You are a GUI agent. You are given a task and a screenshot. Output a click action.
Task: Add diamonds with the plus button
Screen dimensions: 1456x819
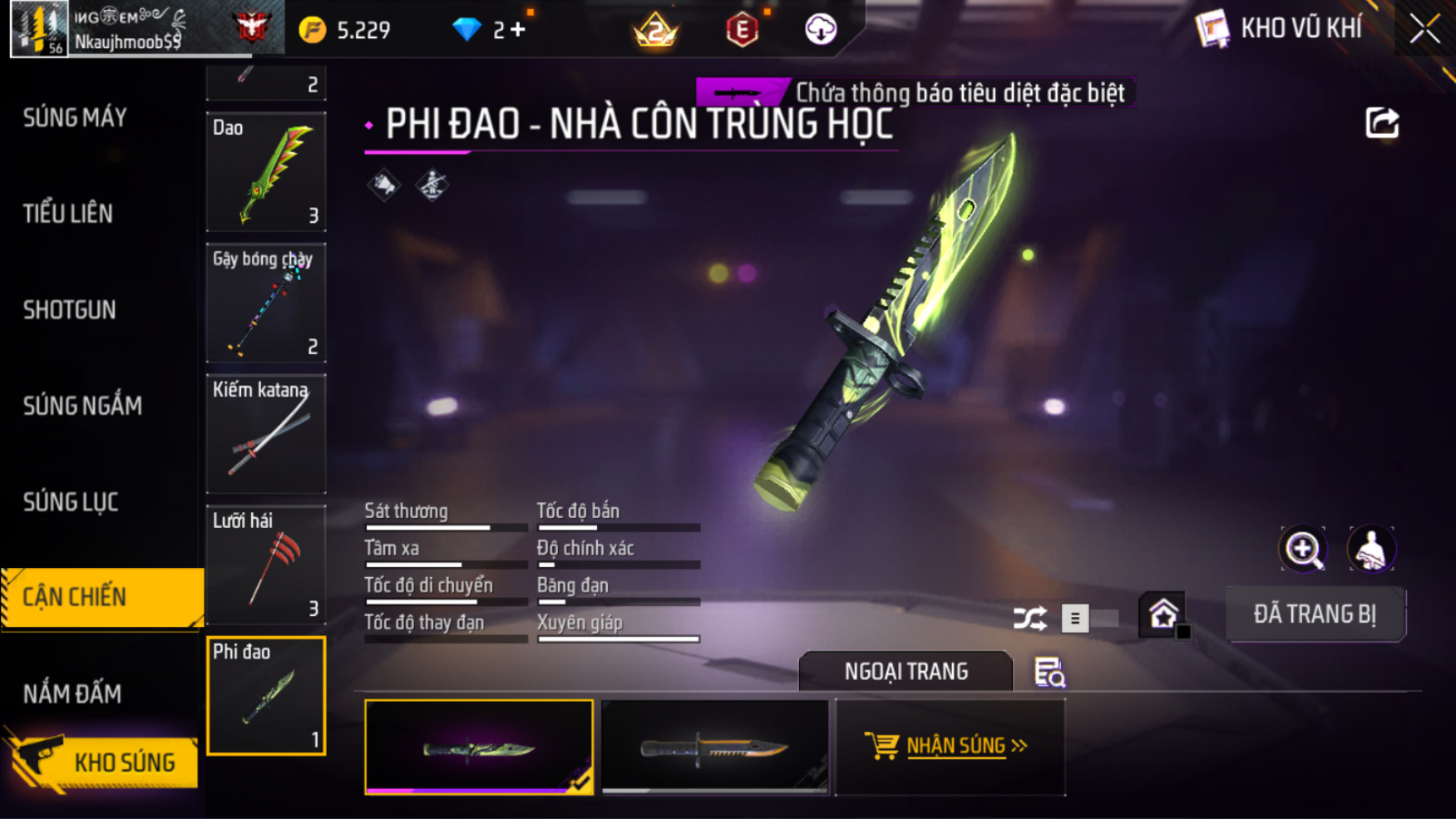(519, 30)
